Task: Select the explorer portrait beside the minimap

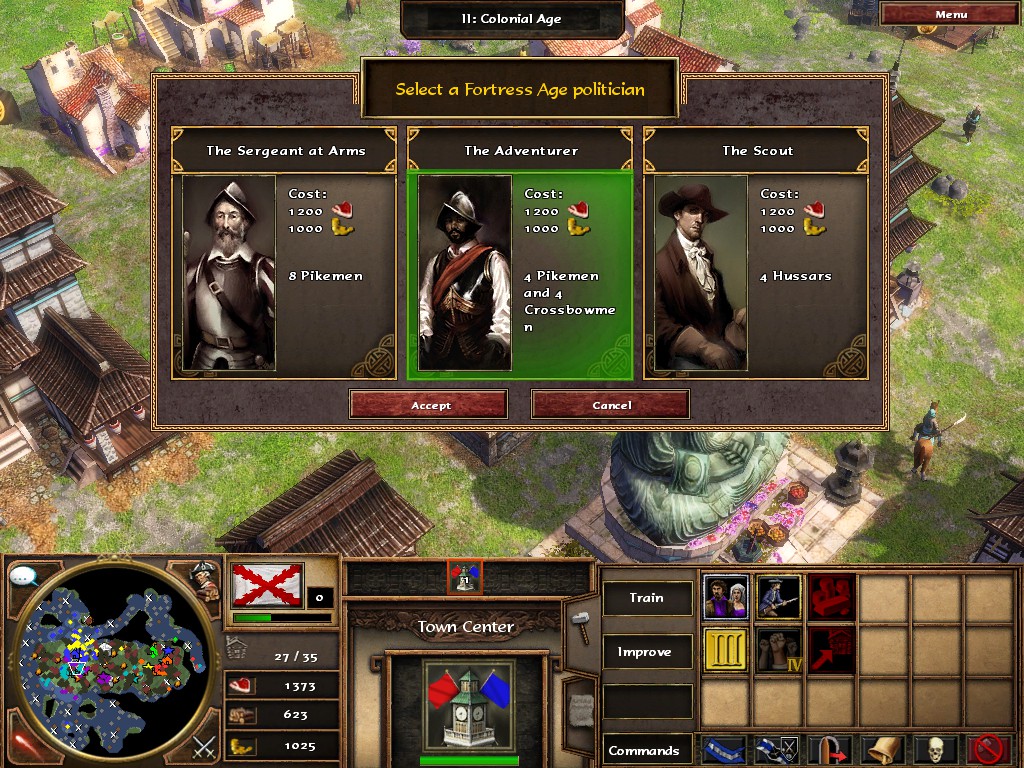Action: [206, 581]
